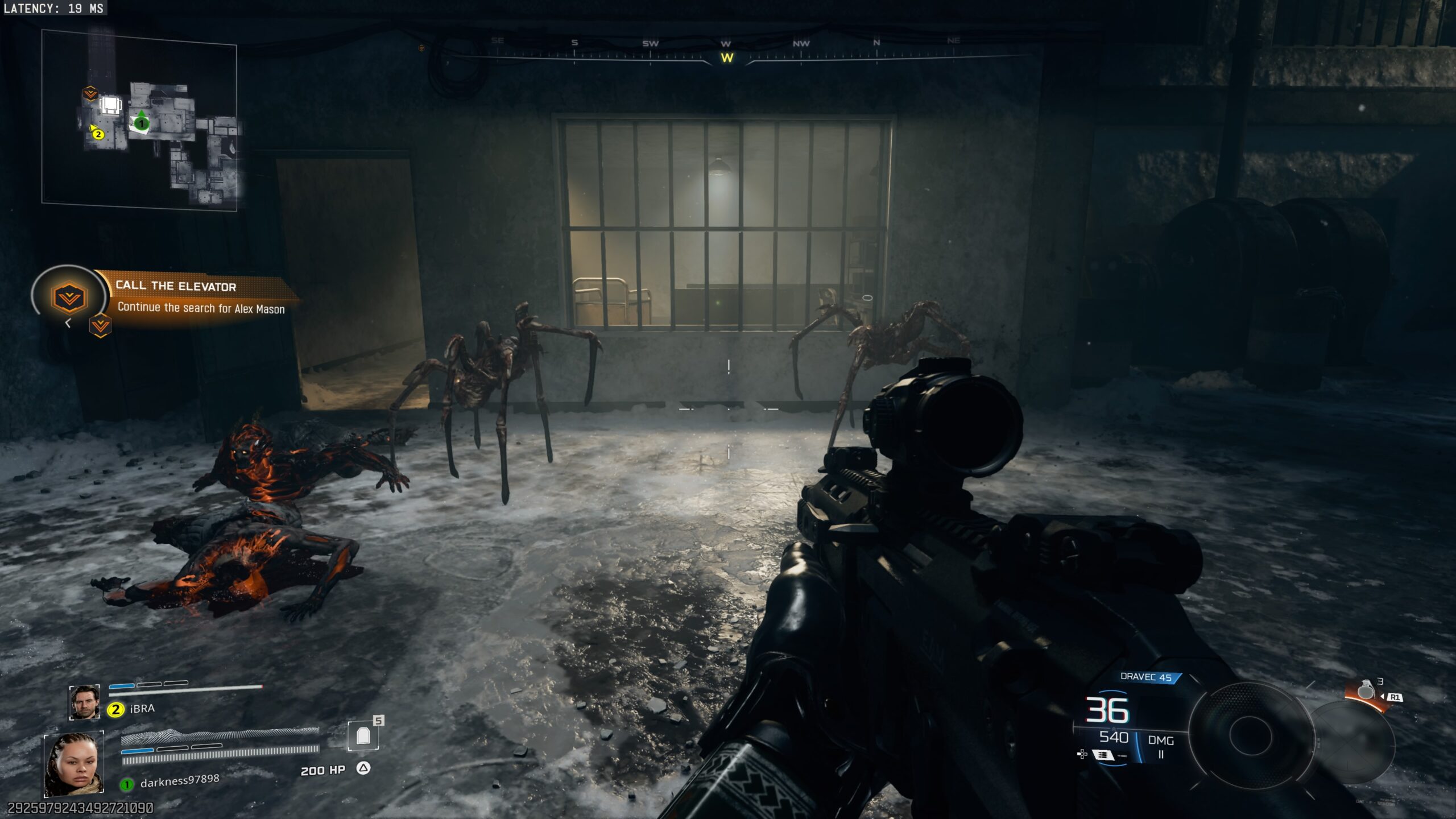This screenshot has height=819, width=1456.
Task: Use the armor plate slot
Action: [x=363, y=737]
